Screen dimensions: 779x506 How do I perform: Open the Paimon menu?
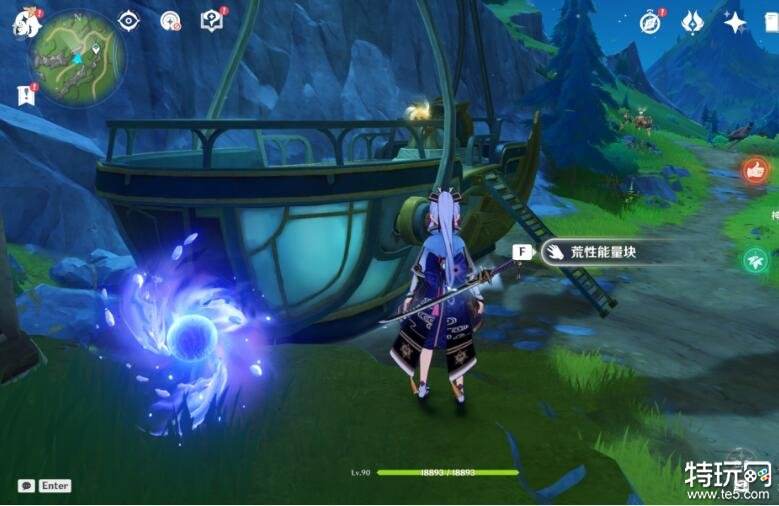click(23, 22)
